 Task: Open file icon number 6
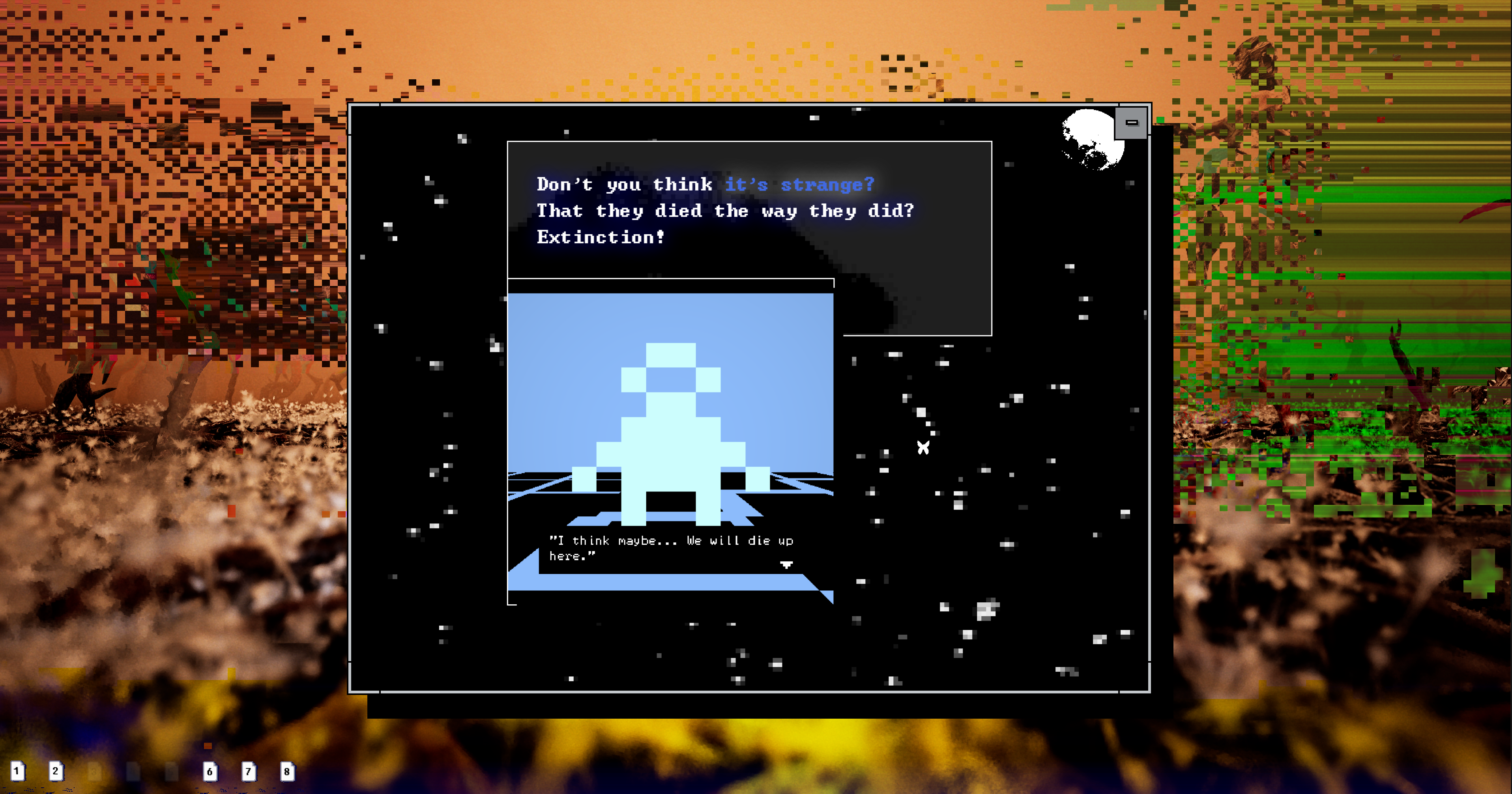(210, 772)
